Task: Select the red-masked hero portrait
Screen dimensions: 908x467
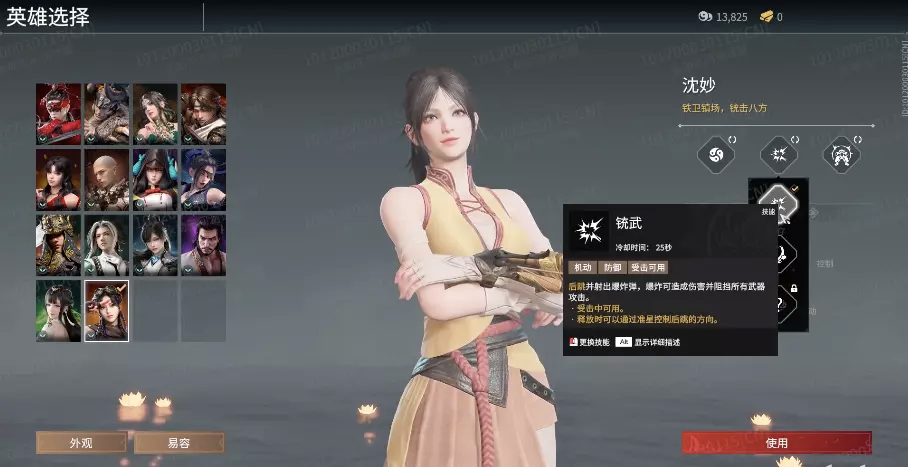Action: tap(58, 114)
